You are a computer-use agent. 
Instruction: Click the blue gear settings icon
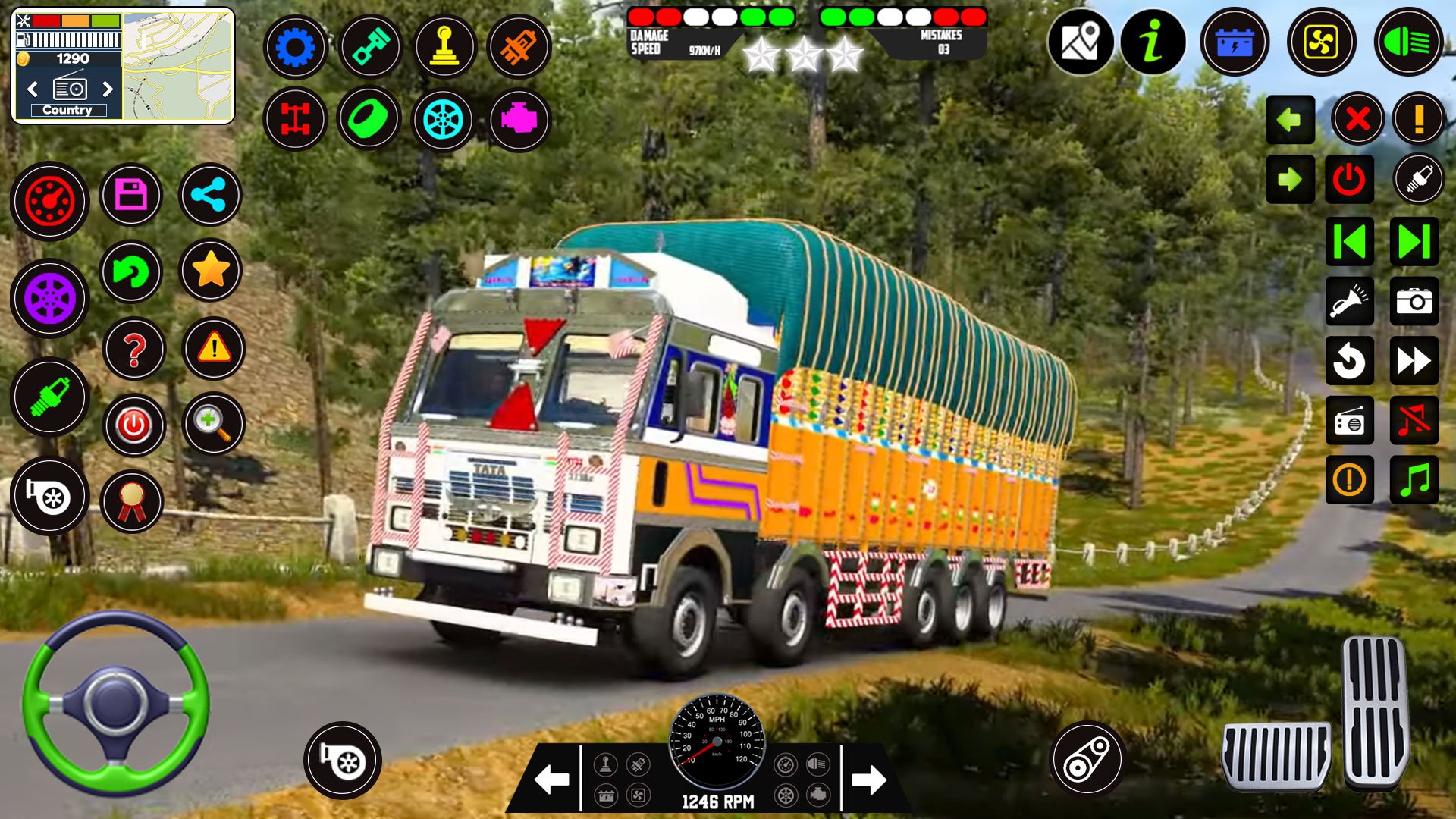click(295, 47)
